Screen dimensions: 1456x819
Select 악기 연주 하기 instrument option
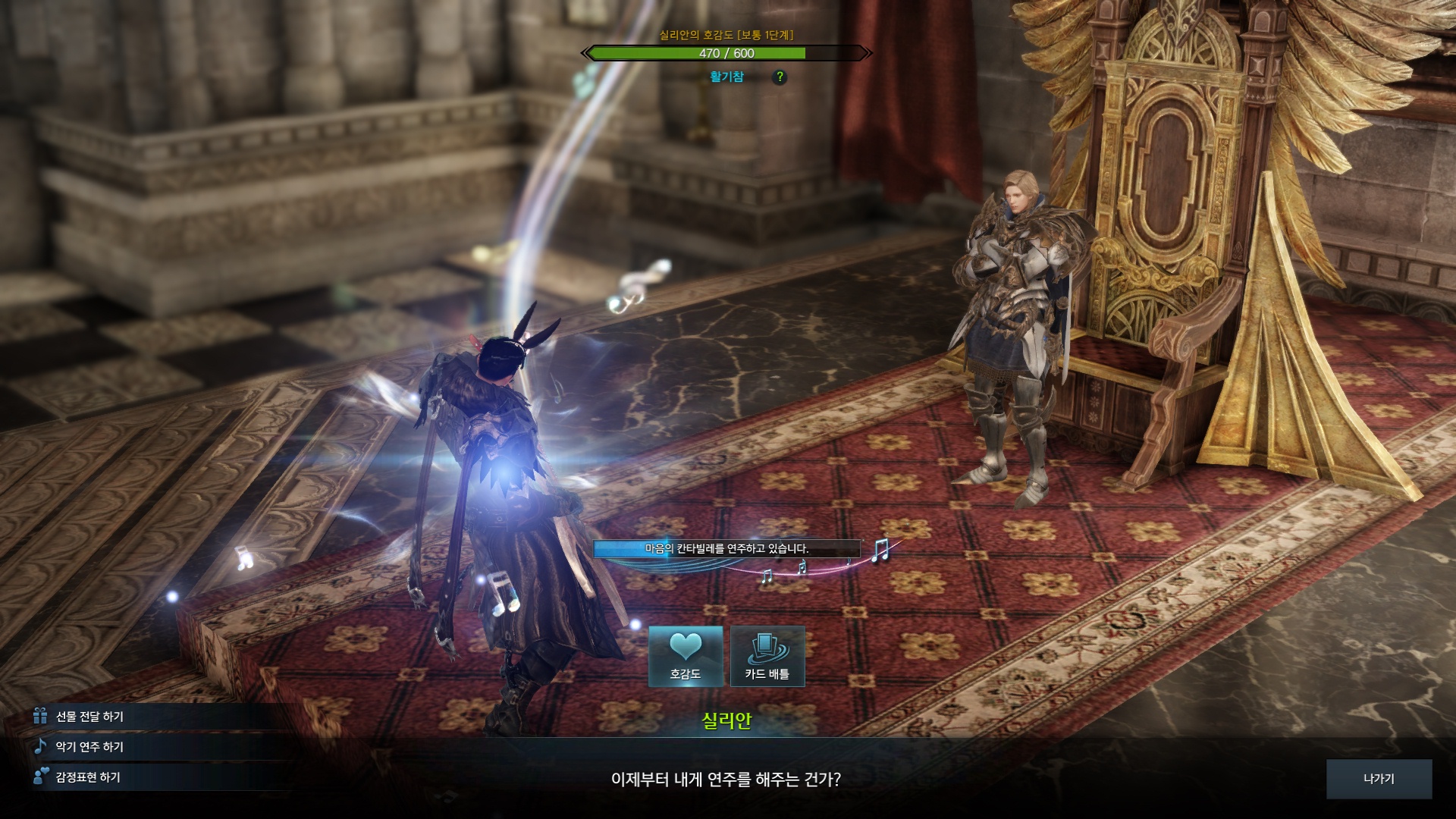[89, 747]
